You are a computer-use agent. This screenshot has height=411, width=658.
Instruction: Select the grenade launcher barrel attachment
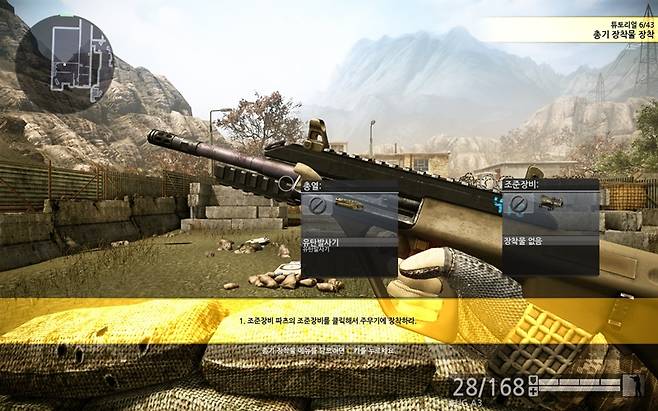(x=348, y=205)
